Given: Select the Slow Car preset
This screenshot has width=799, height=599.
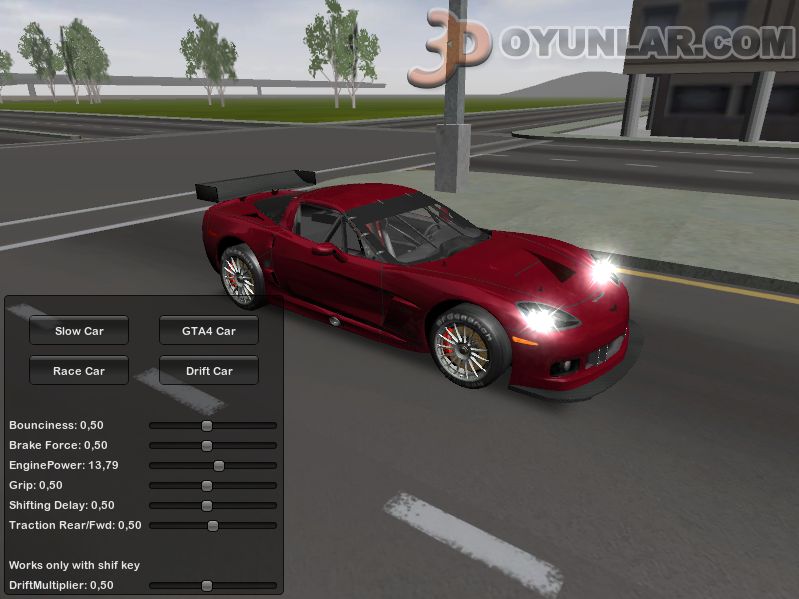Looking at the screenshot, I should (x=79, y=331).
